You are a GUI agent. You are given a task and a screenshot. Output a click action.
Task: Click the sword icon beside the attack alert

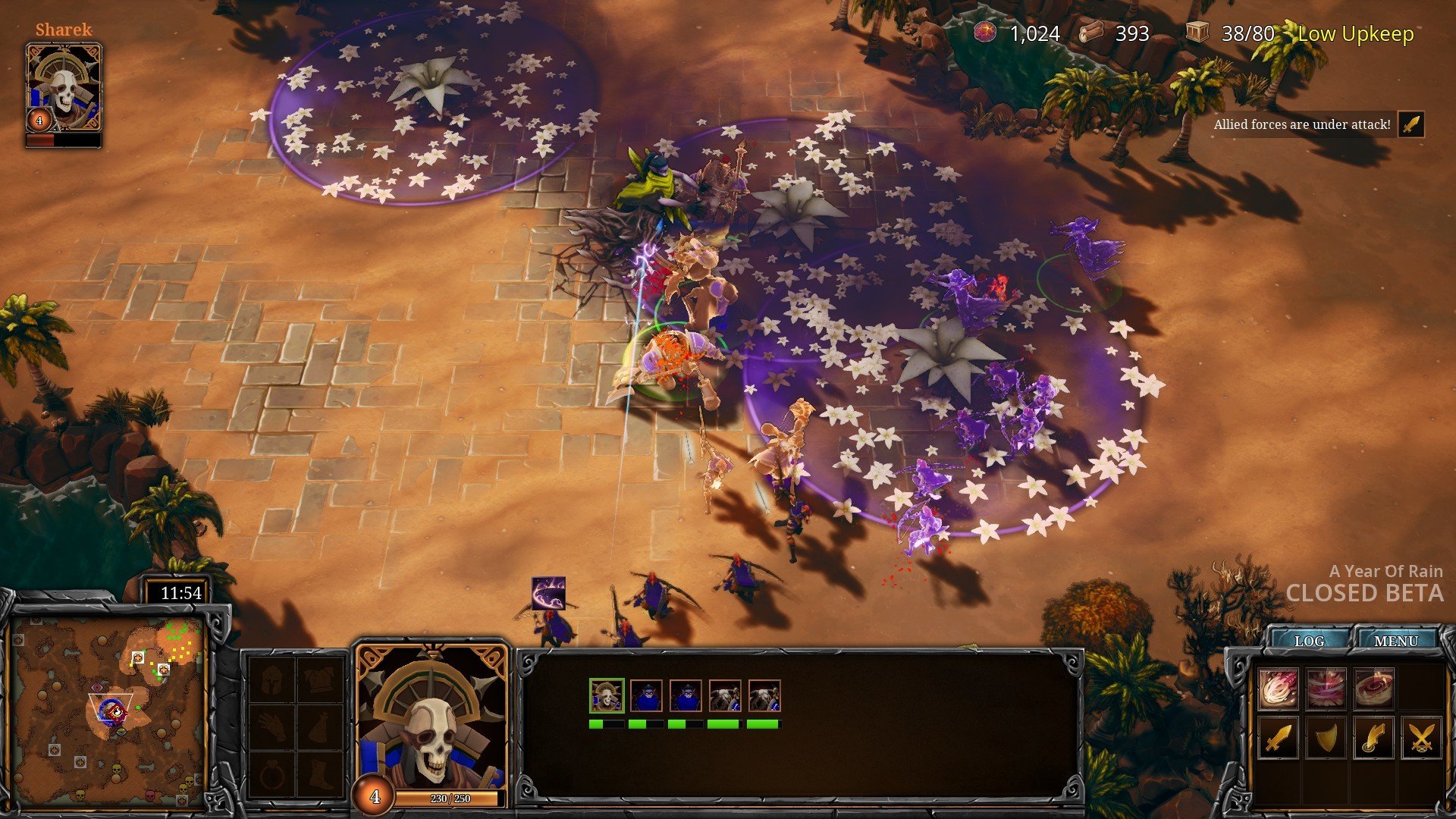pyautogui.click(x=1411, y=124)
